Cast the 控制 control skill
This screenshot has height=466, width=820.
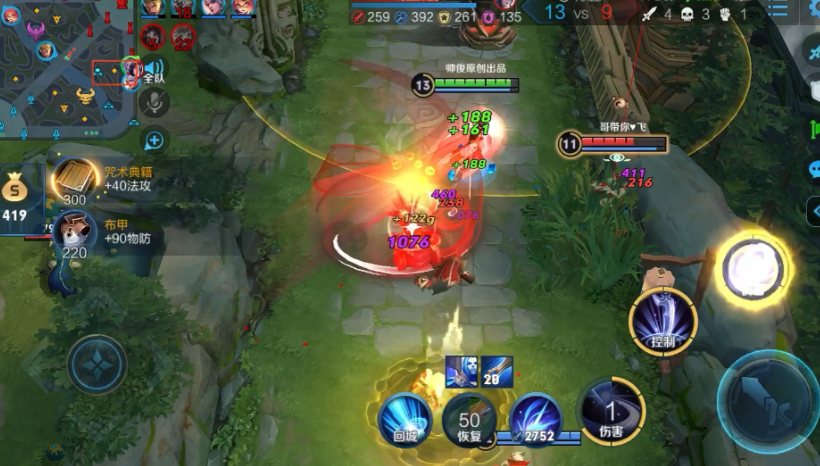tap(663, 320)
